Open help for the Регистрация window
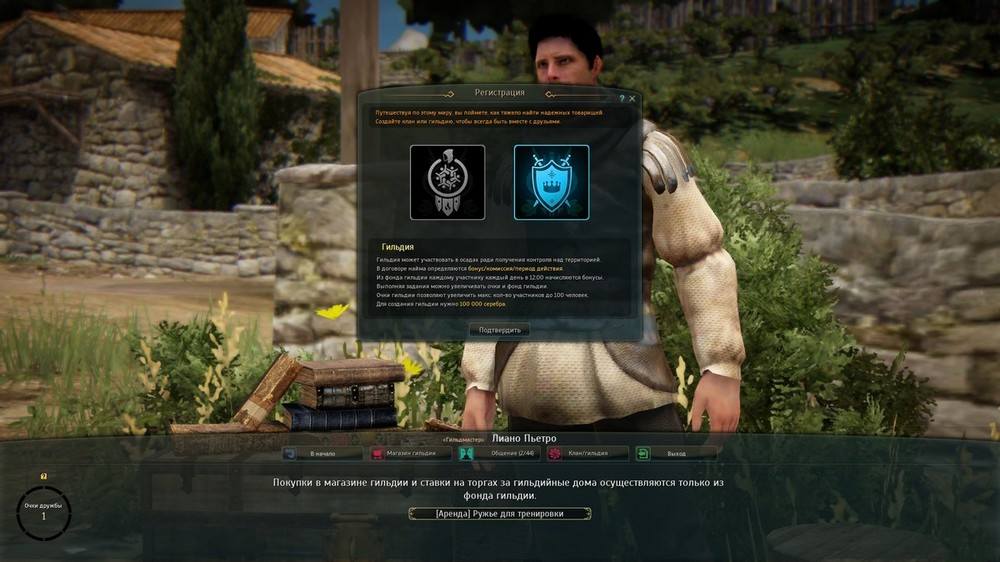 pyautogui.click(x=622, y=99)
